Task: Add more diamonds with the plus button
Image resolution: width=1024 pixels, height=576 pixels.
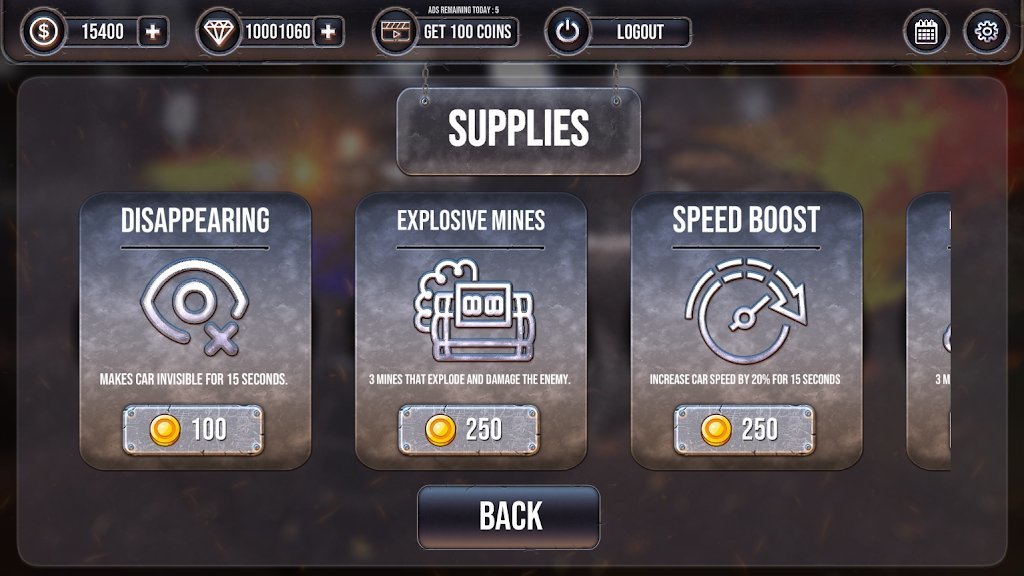Action: point(328,32)
